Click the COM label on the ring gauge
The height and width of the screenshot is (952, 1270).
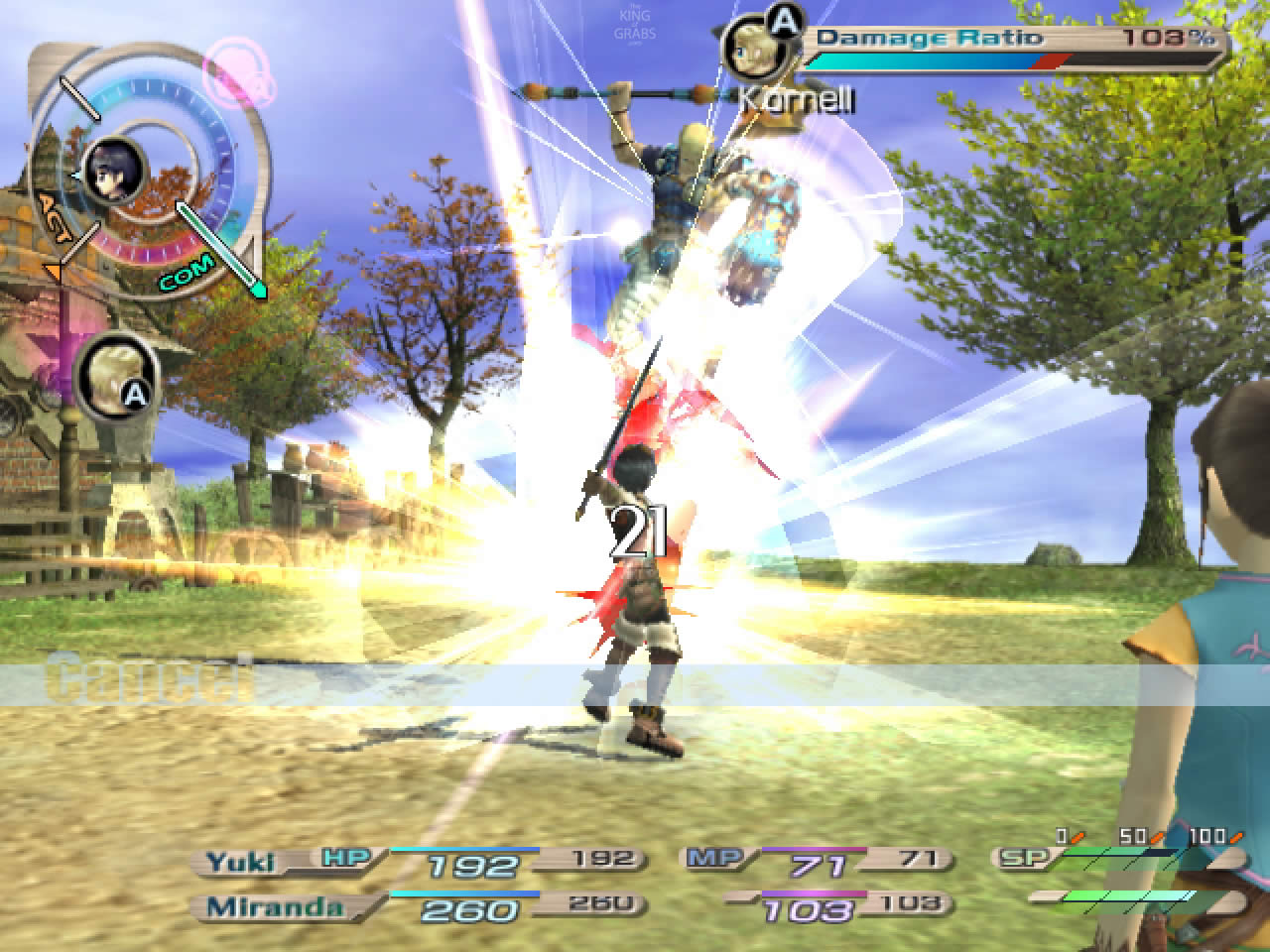[186, 274]
